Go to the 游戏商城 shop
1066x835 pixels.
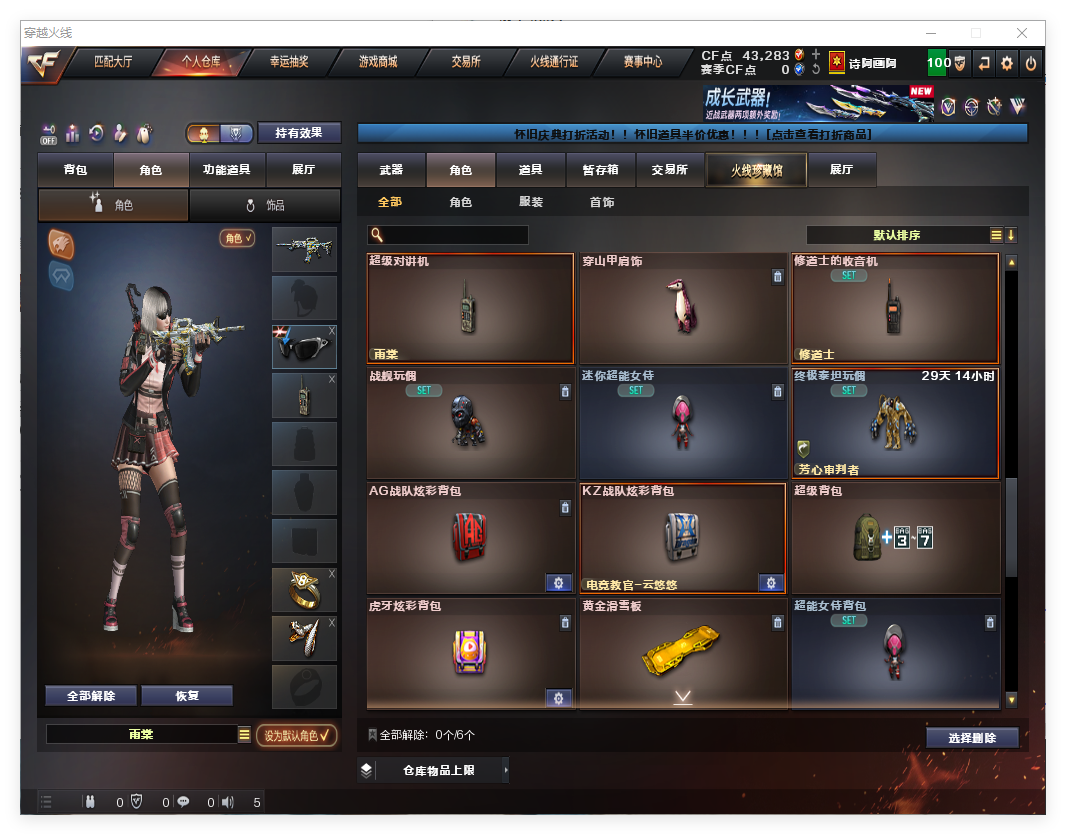[x=378, y=62]
